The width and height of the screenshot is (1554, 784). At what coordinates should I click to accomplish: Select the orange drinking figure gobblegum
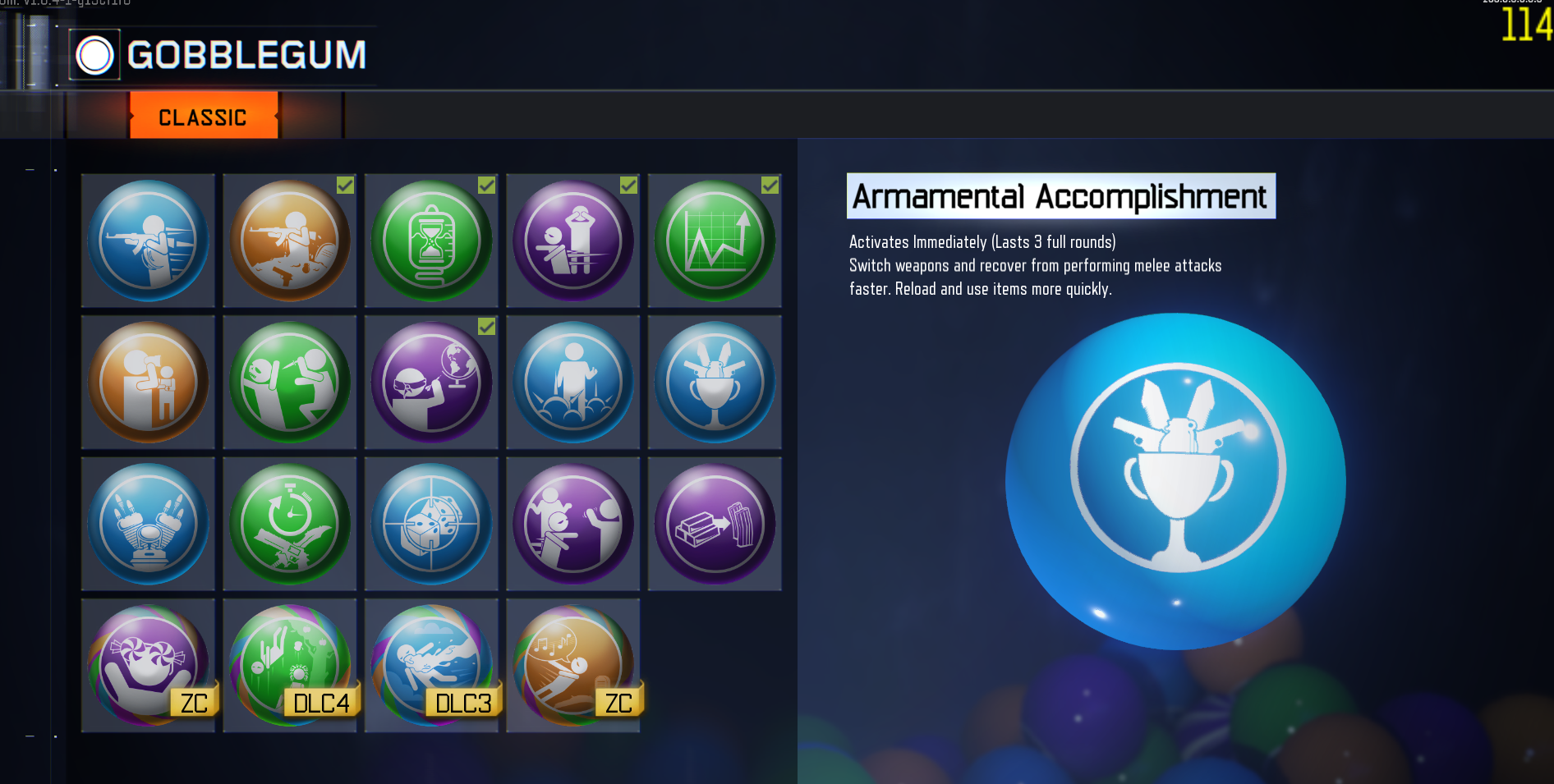(148, 382)
